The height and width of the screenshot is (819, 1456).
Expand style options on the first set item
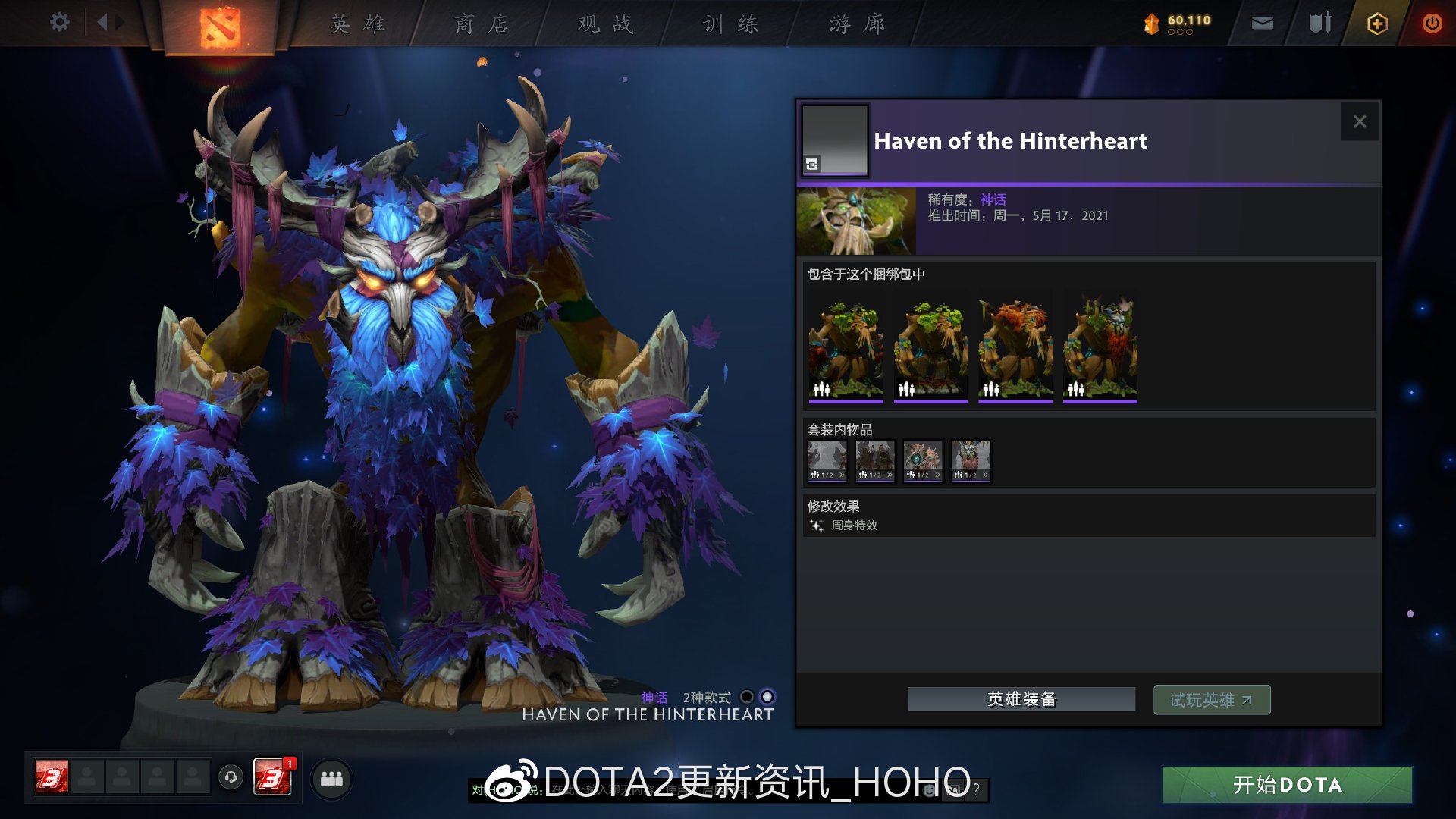coord(842,475)
